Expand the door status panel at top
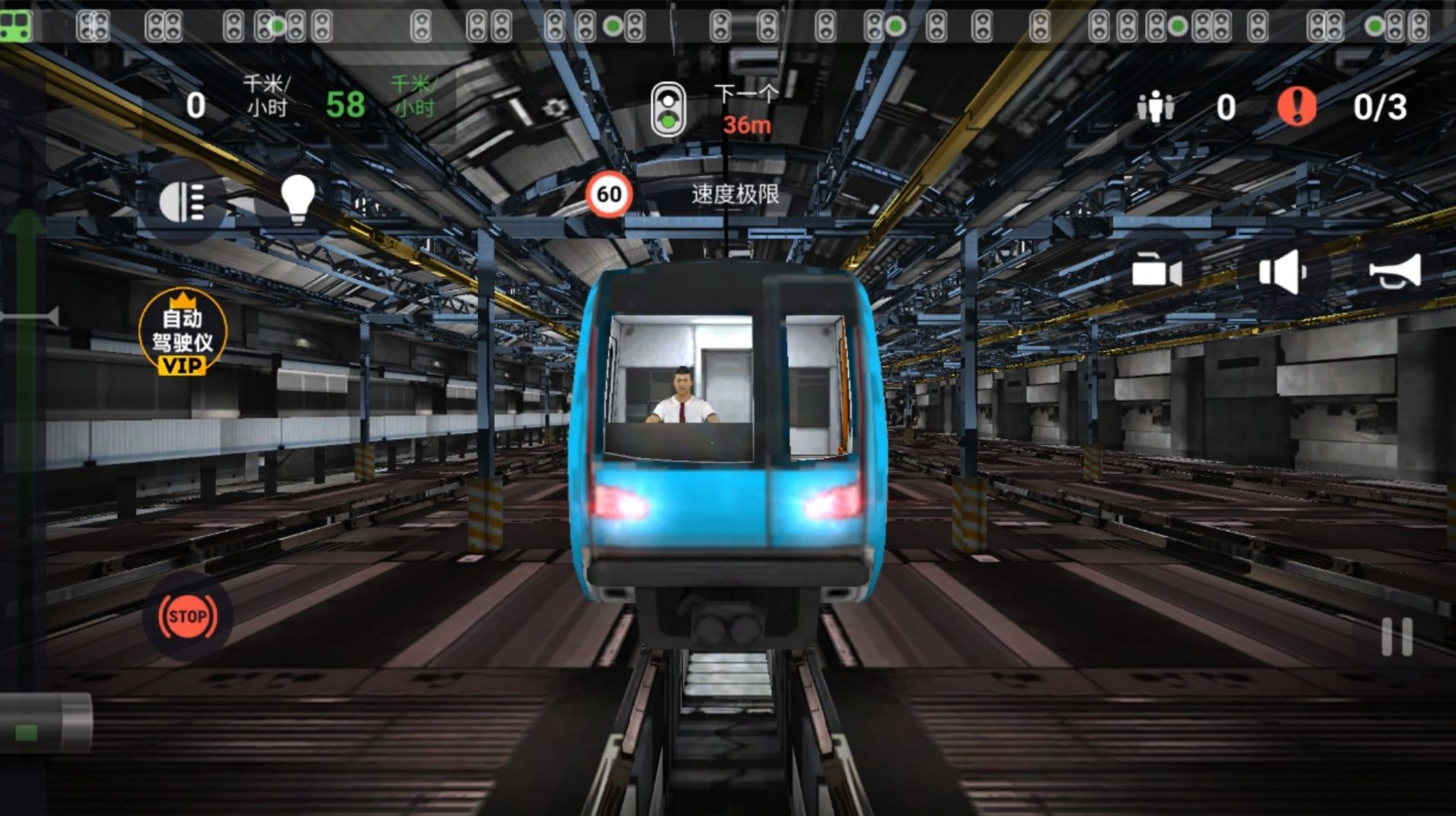The image size is (1456, 816). pyautogui.click(x=728, y=23)
